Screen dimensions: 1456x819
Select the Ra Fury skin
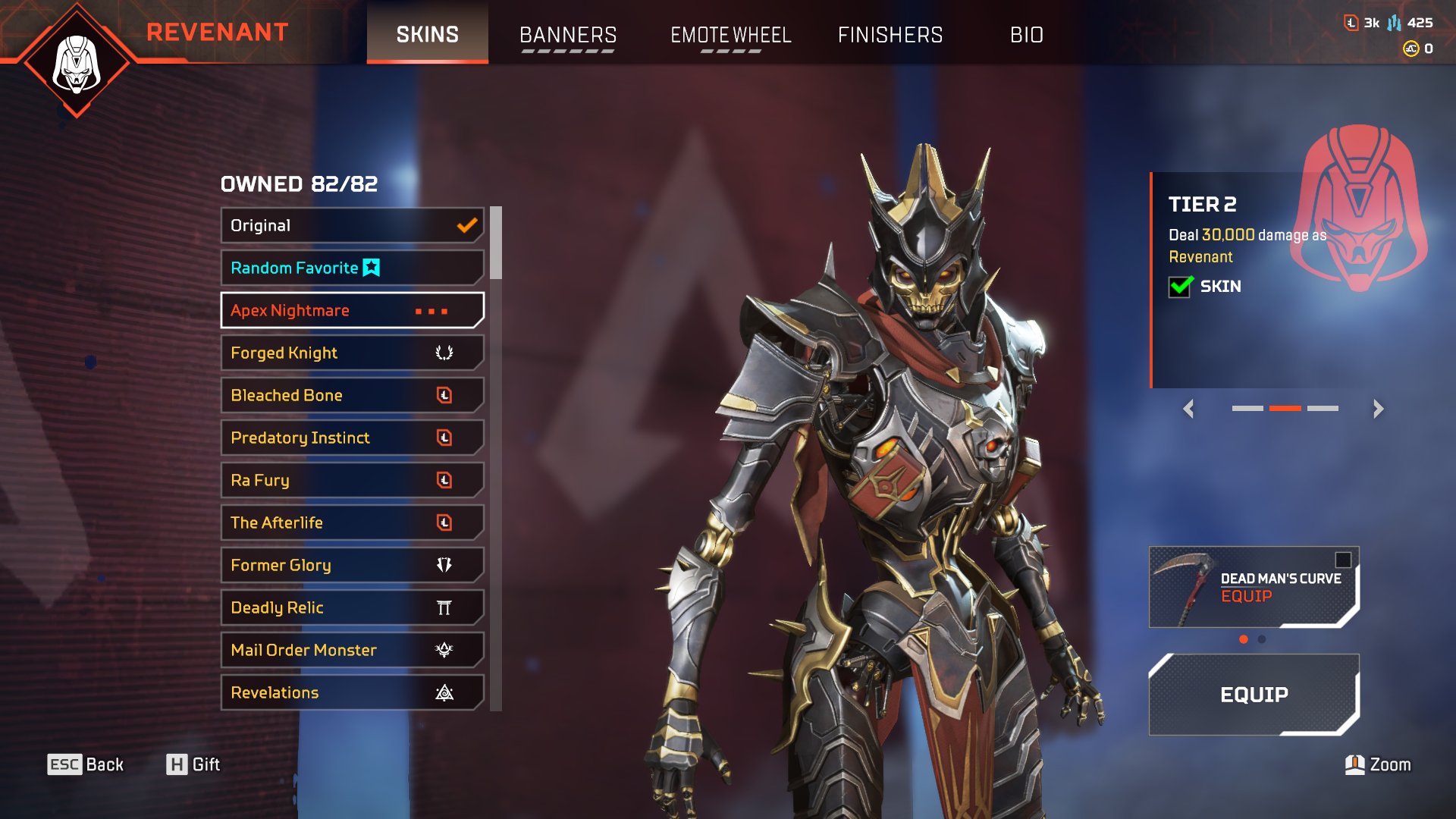click(x=352, y=480)
